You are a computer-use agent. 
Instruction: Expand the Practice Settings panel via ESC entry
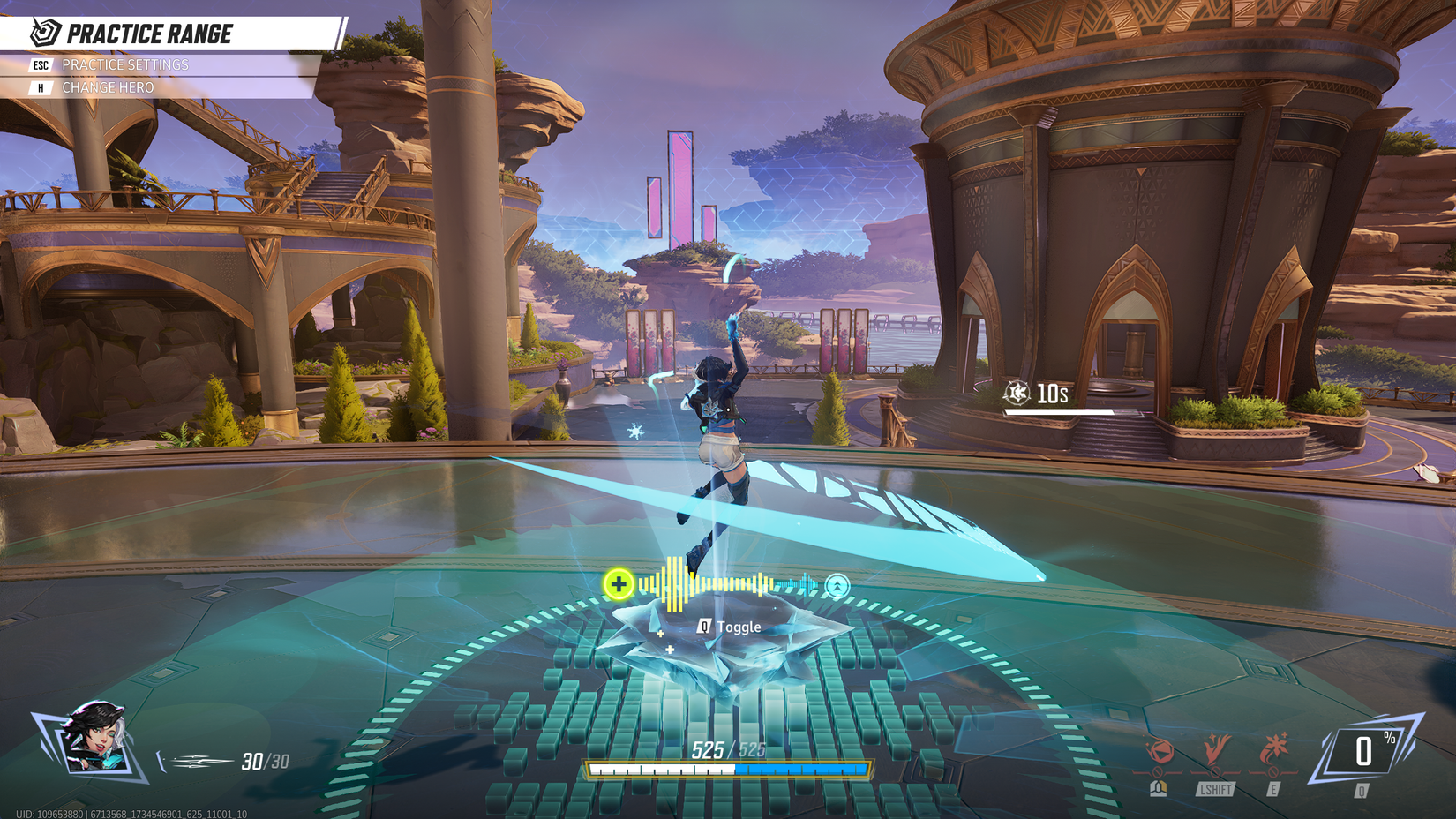click(40, 64)
